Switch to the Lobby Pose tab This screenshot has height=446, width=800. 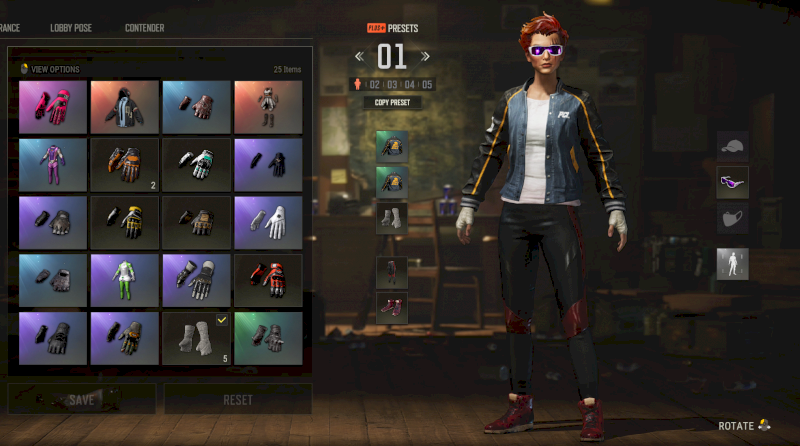click(70, 28)
